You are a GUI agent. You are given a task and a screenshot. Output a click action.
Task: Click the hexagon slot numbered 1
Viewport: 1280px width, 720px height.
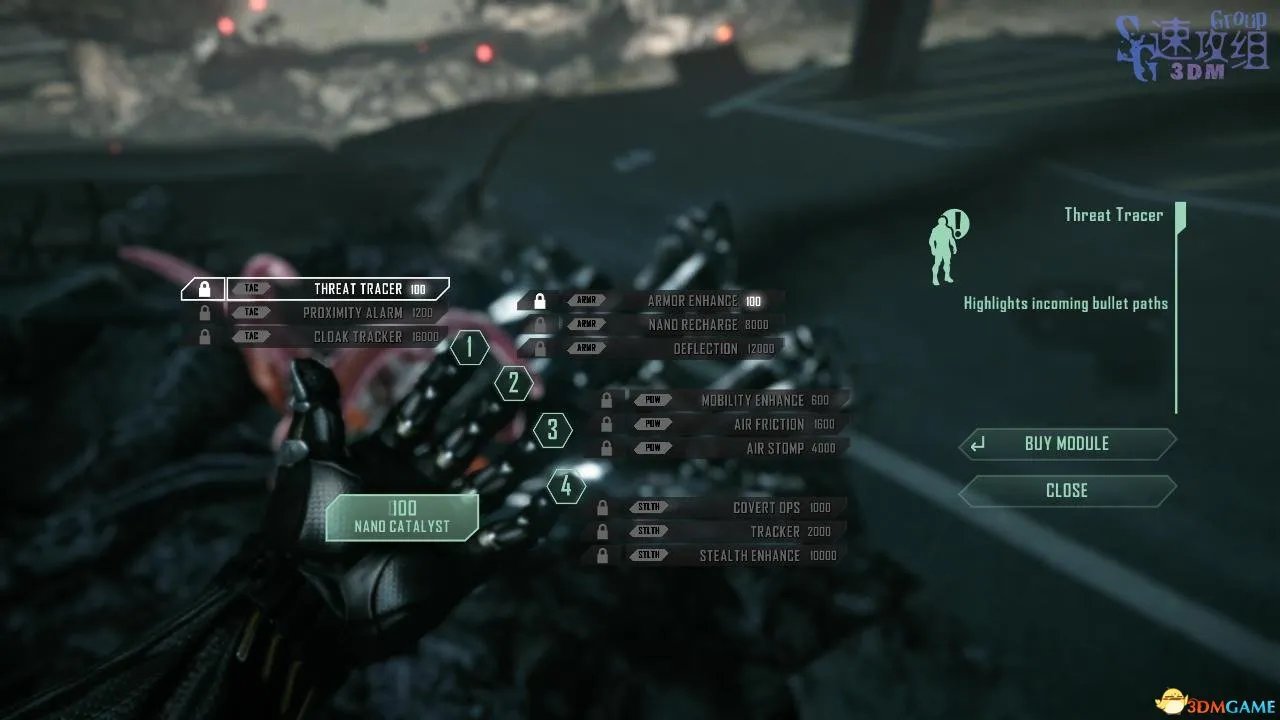coord(469,348)
